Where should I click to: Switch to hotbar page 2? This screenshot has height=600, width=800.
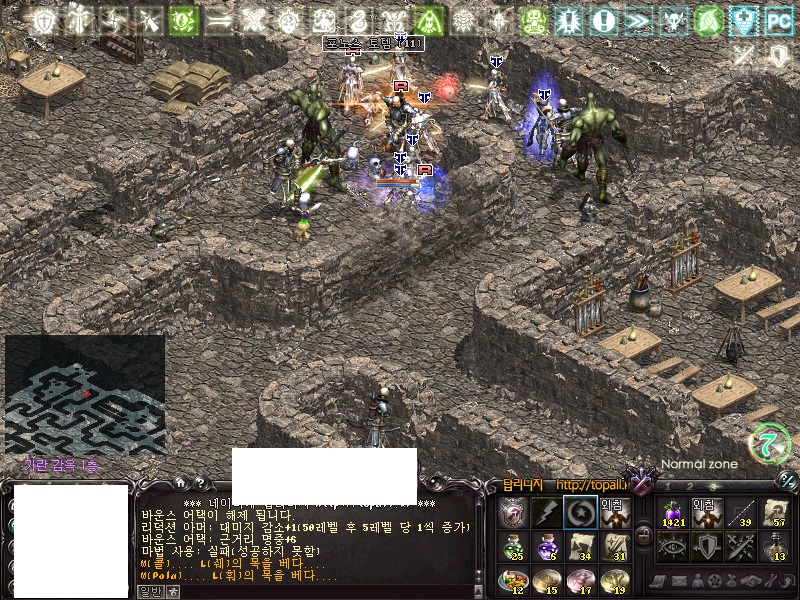coord(688,485)
